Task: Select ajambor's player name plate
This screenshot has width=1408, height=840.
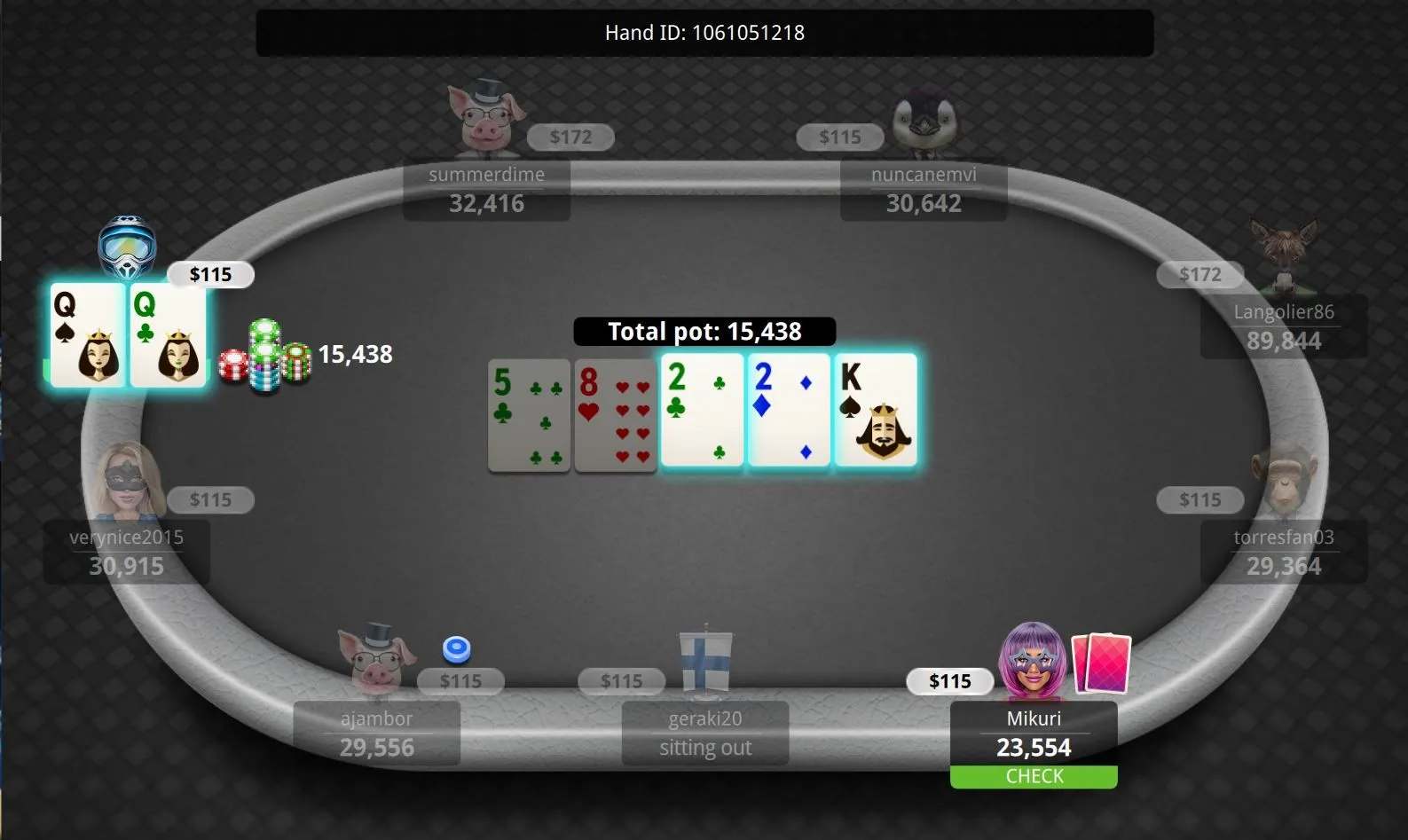Action: click(x=376, y=734)
